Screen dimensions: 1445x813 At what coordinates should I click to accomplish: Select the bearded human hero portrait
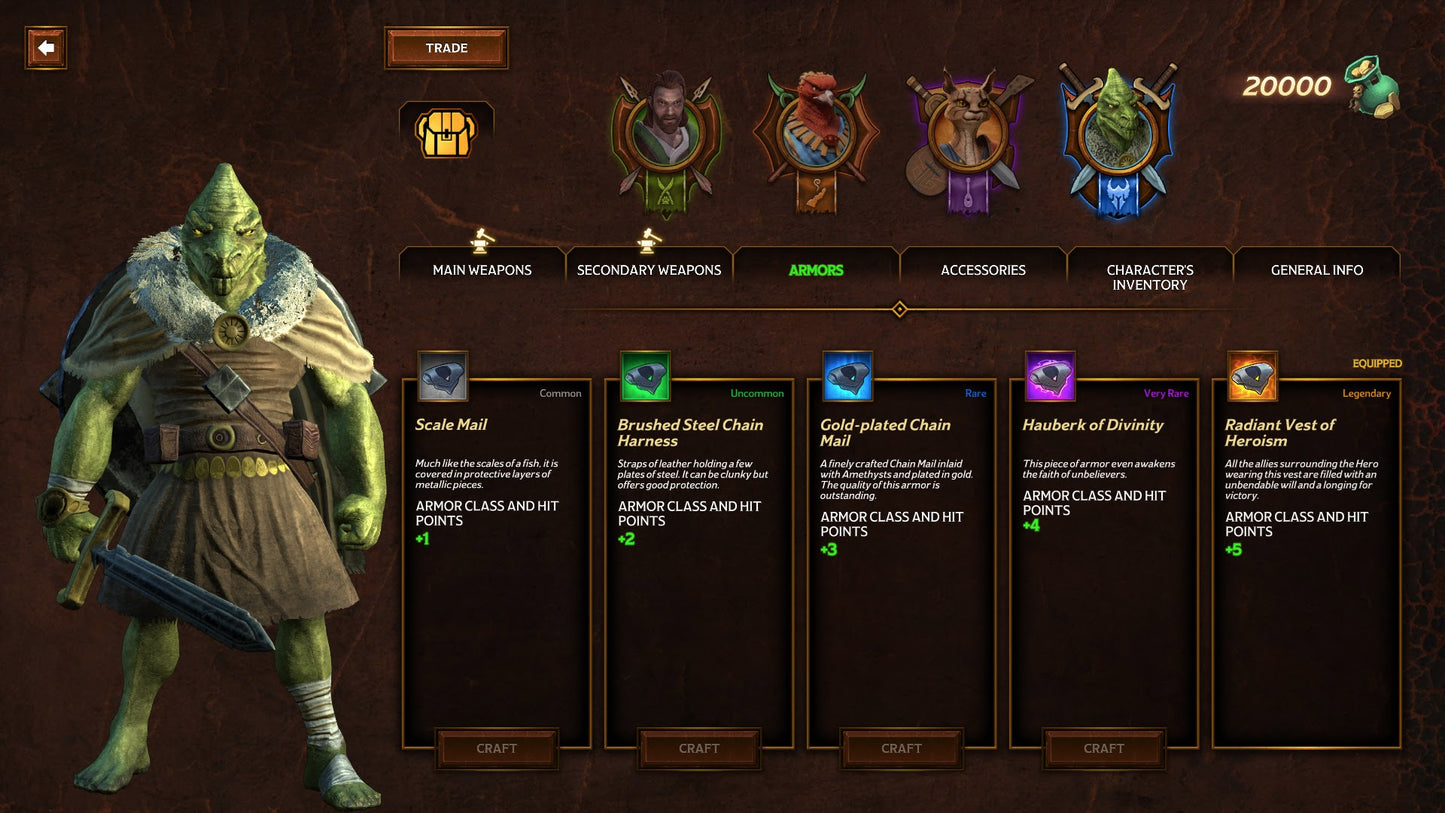[x=665, y=130]
